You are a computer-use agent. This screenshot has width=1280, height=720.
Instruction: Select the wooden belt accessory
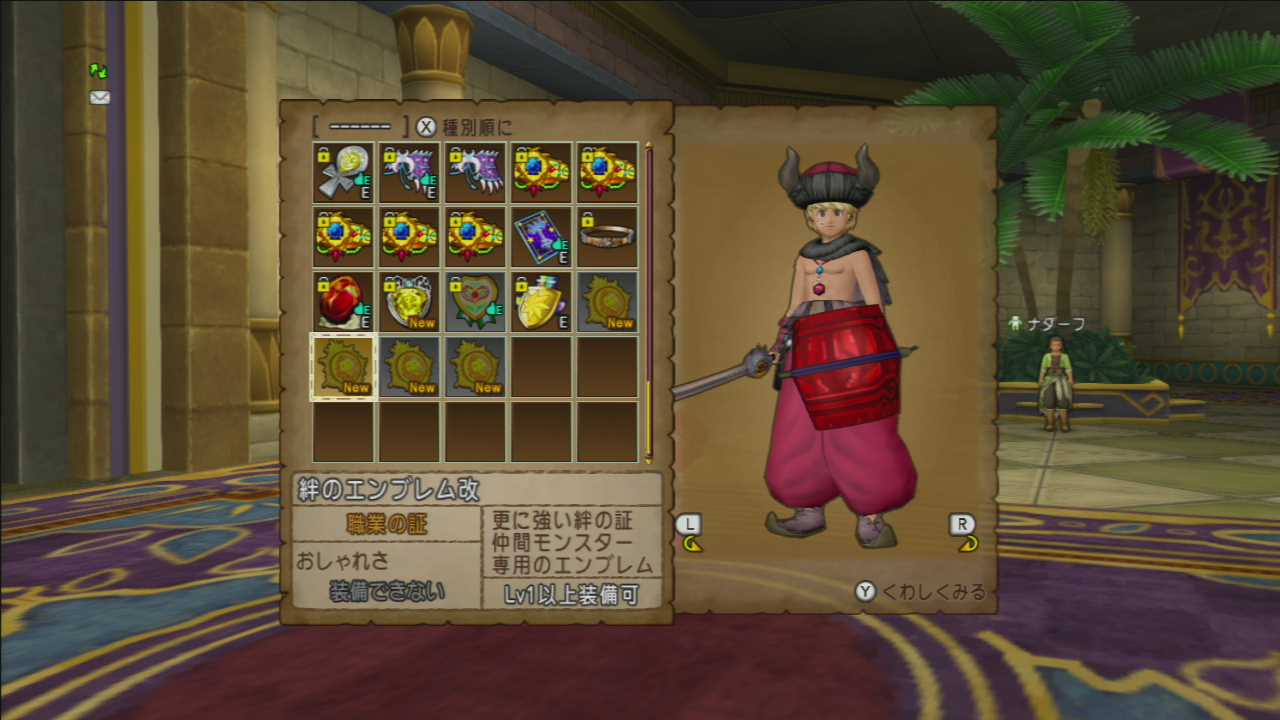click(607, 237)
